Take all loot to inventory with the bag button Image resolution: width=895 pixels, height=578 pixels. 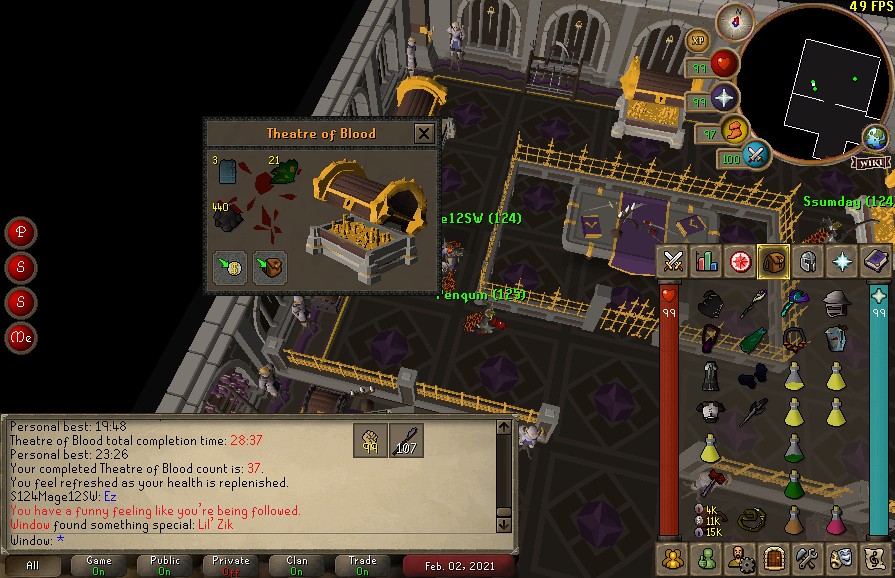point(269,268)
